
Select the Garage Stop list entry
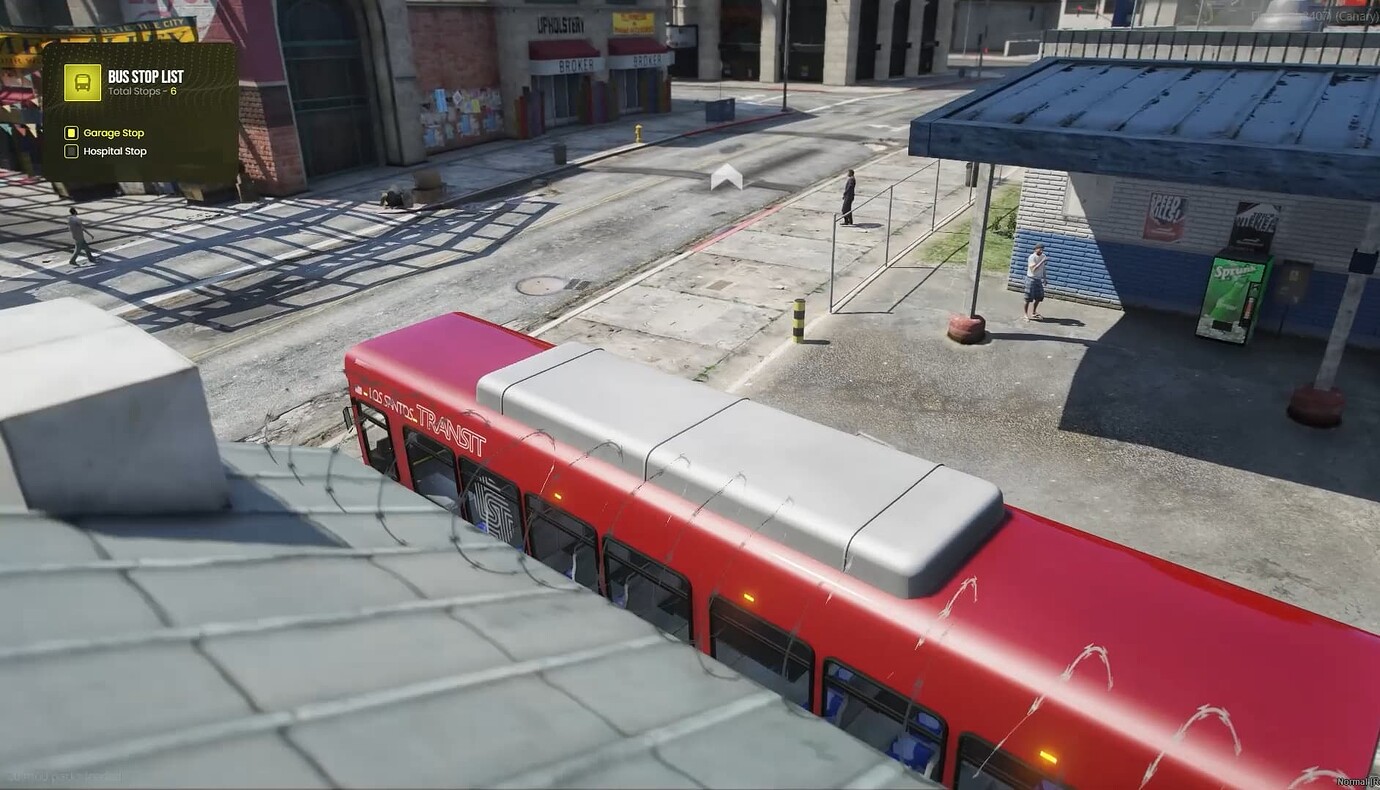[113, 132]
